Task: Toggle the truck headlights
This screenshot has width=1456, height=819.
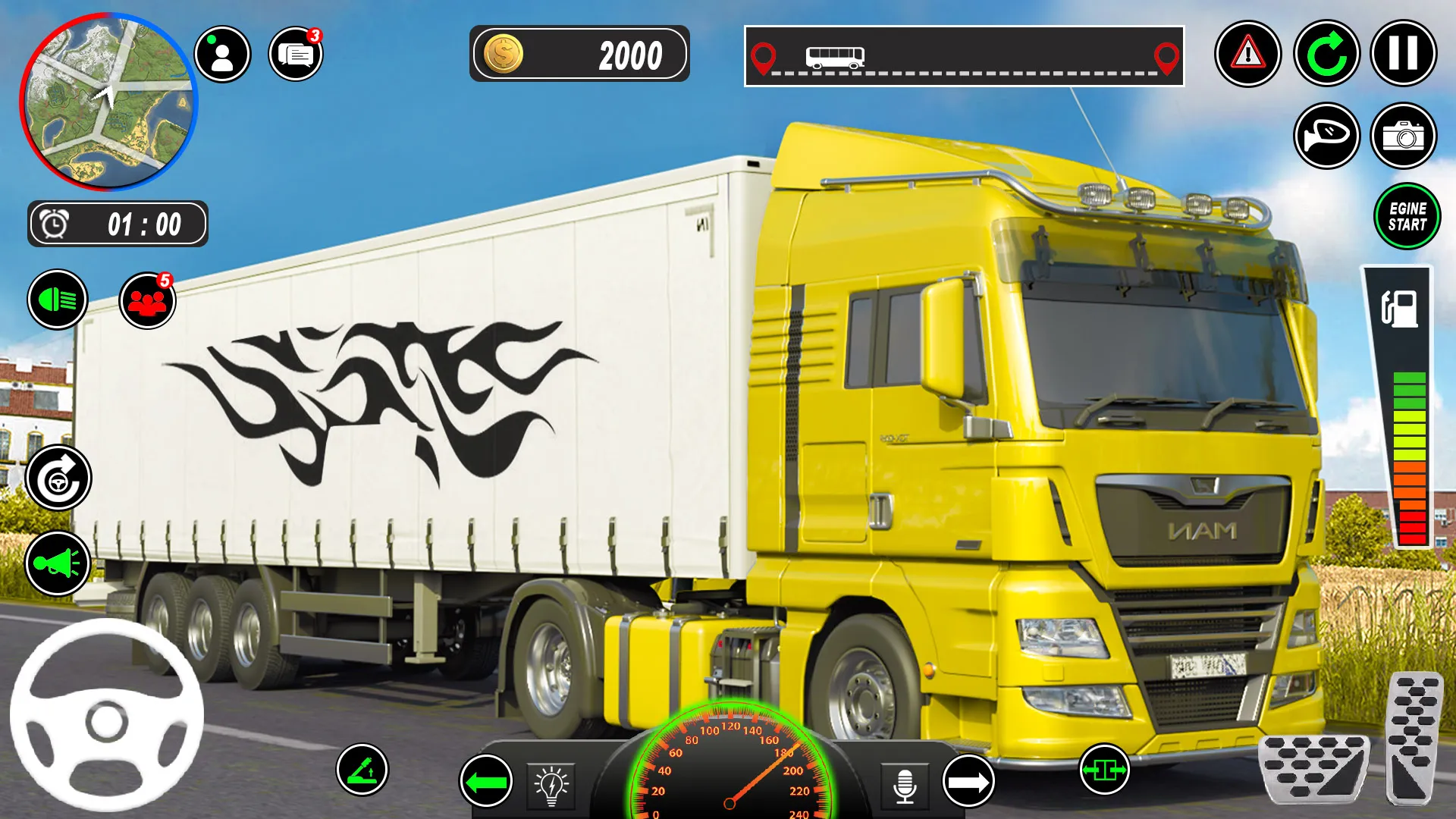Action: [x=61, y=300]
